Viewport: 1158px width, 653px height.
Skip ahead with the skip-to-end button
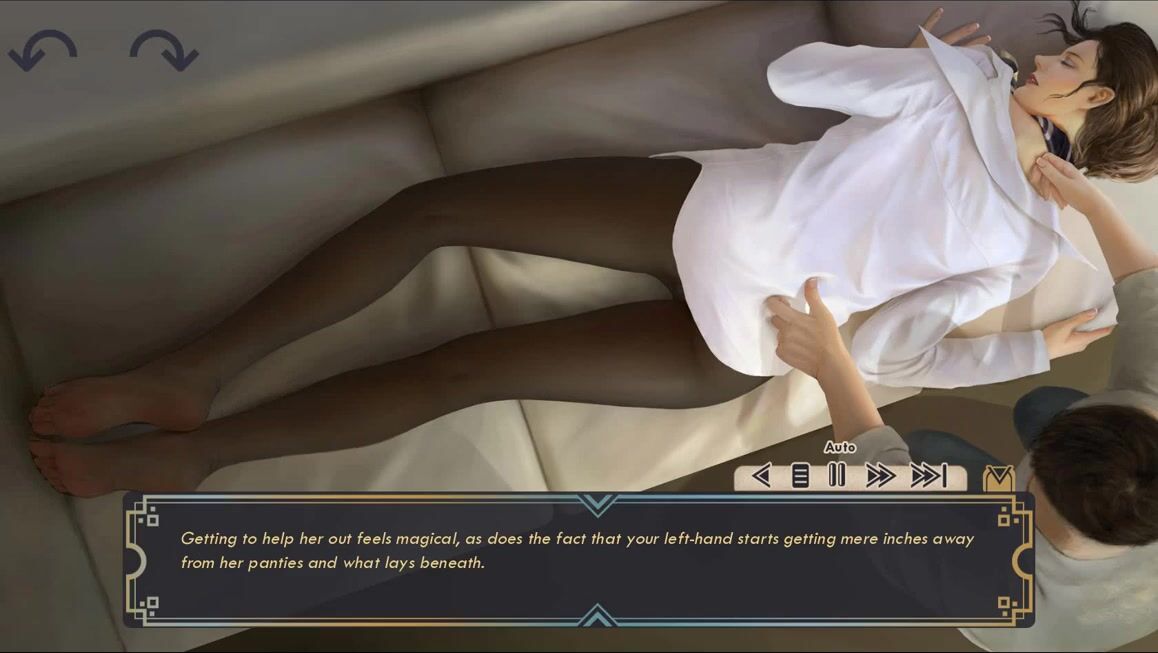pyautogui.click(x=928, y=476)
